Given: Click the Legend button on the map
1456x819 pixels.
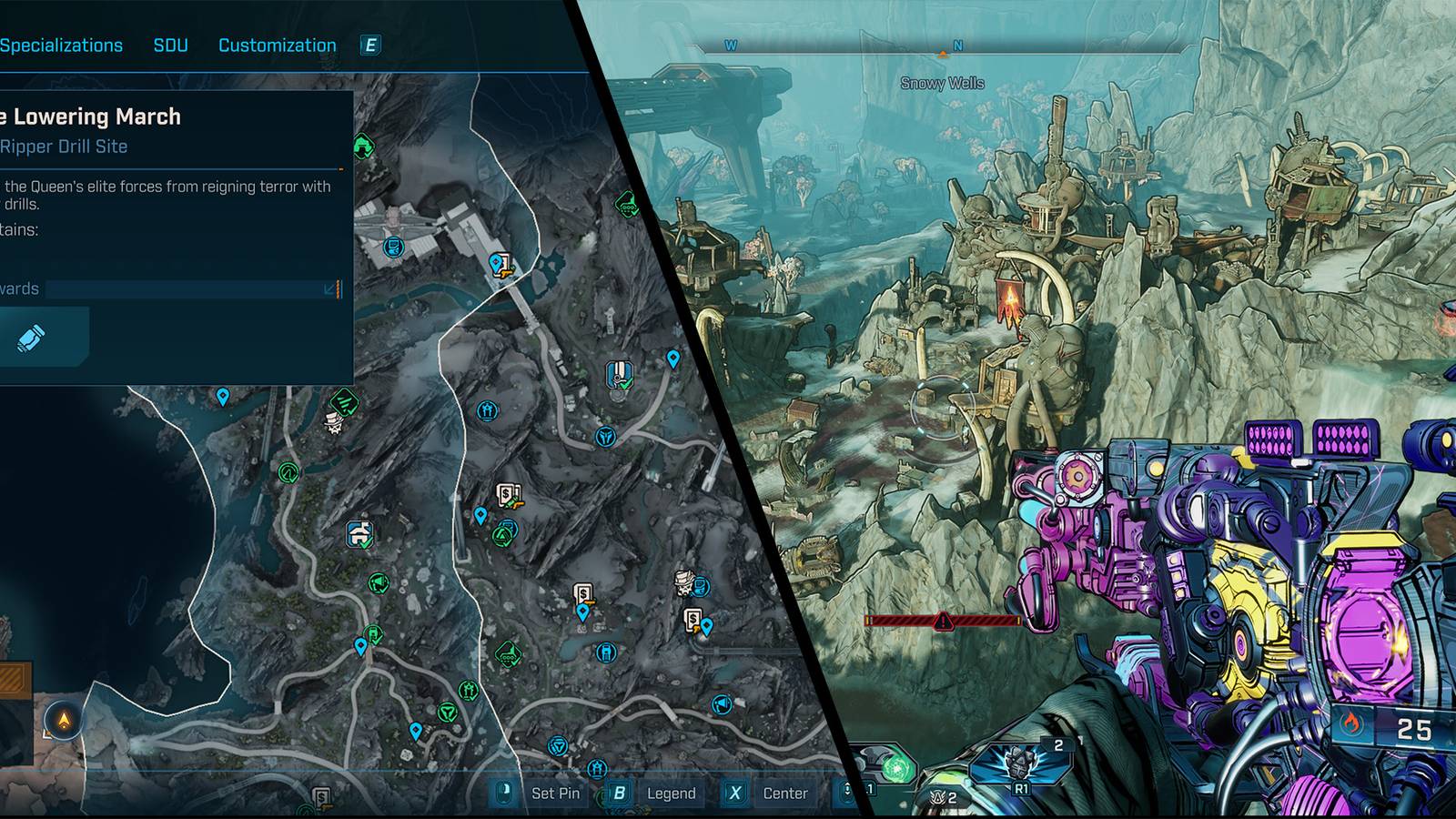Looking at the screenshot, I should tap(671, 794).
